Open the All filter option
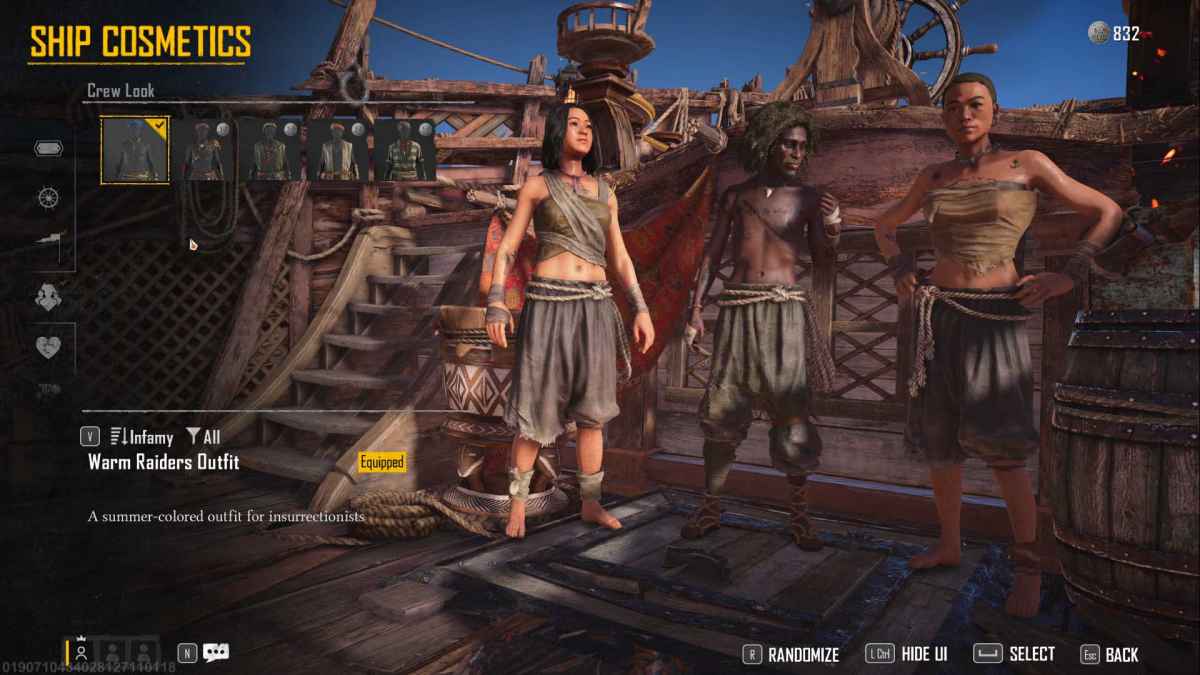The image size is (1200, 675). tap(203, 437)
